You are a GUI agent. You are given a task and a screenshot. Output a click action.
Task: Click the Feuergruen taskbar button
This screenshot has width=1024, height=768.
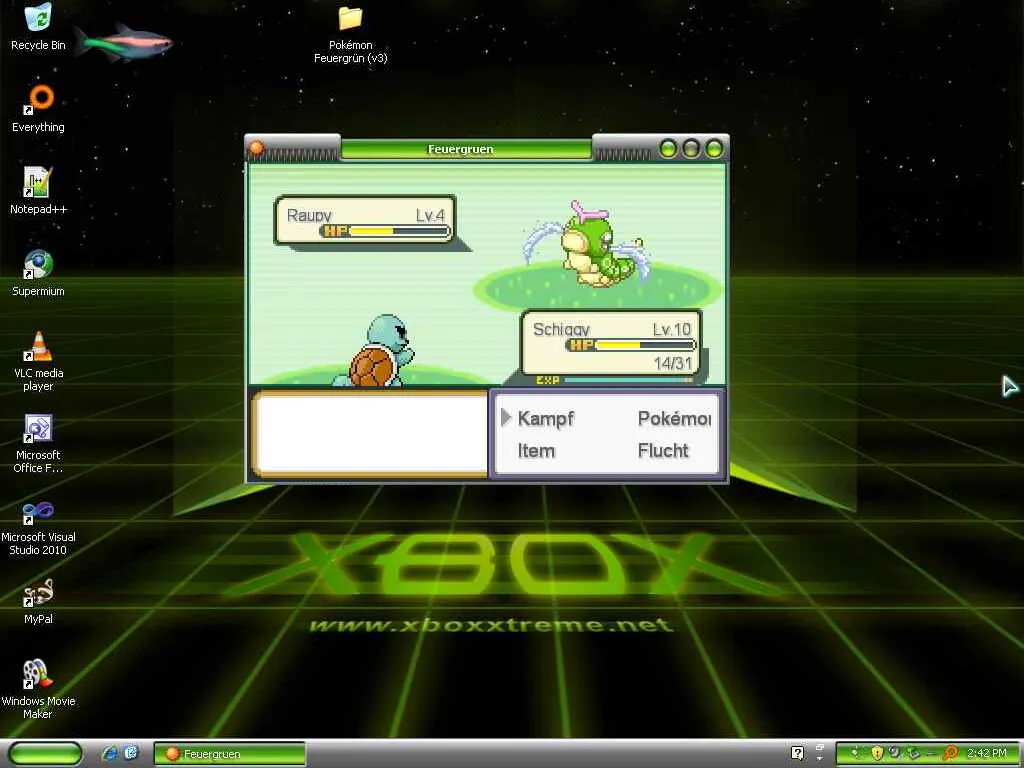point(229,753)
